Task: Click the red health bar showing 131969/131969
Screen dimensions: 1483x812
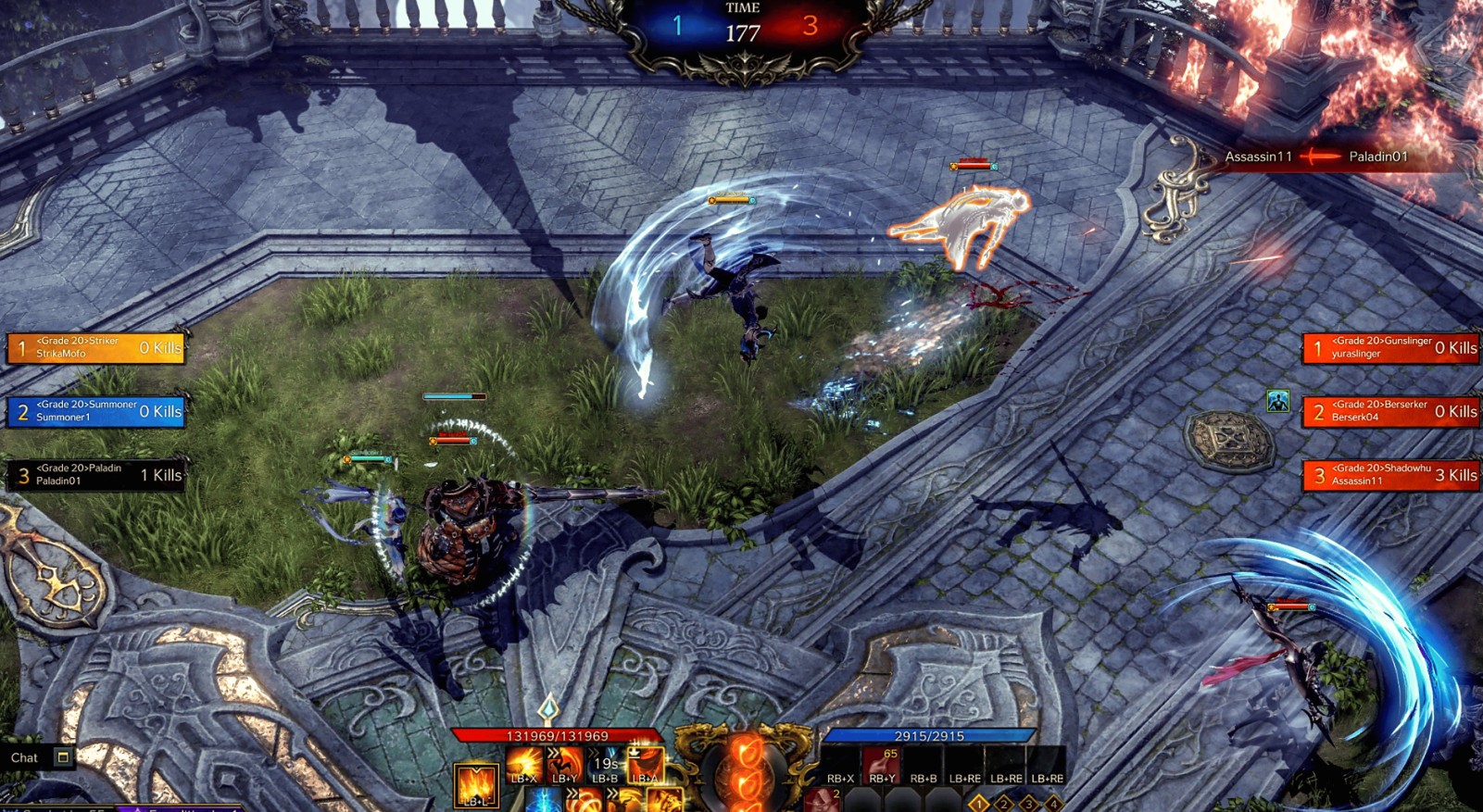Action: [x=556, y=736]
